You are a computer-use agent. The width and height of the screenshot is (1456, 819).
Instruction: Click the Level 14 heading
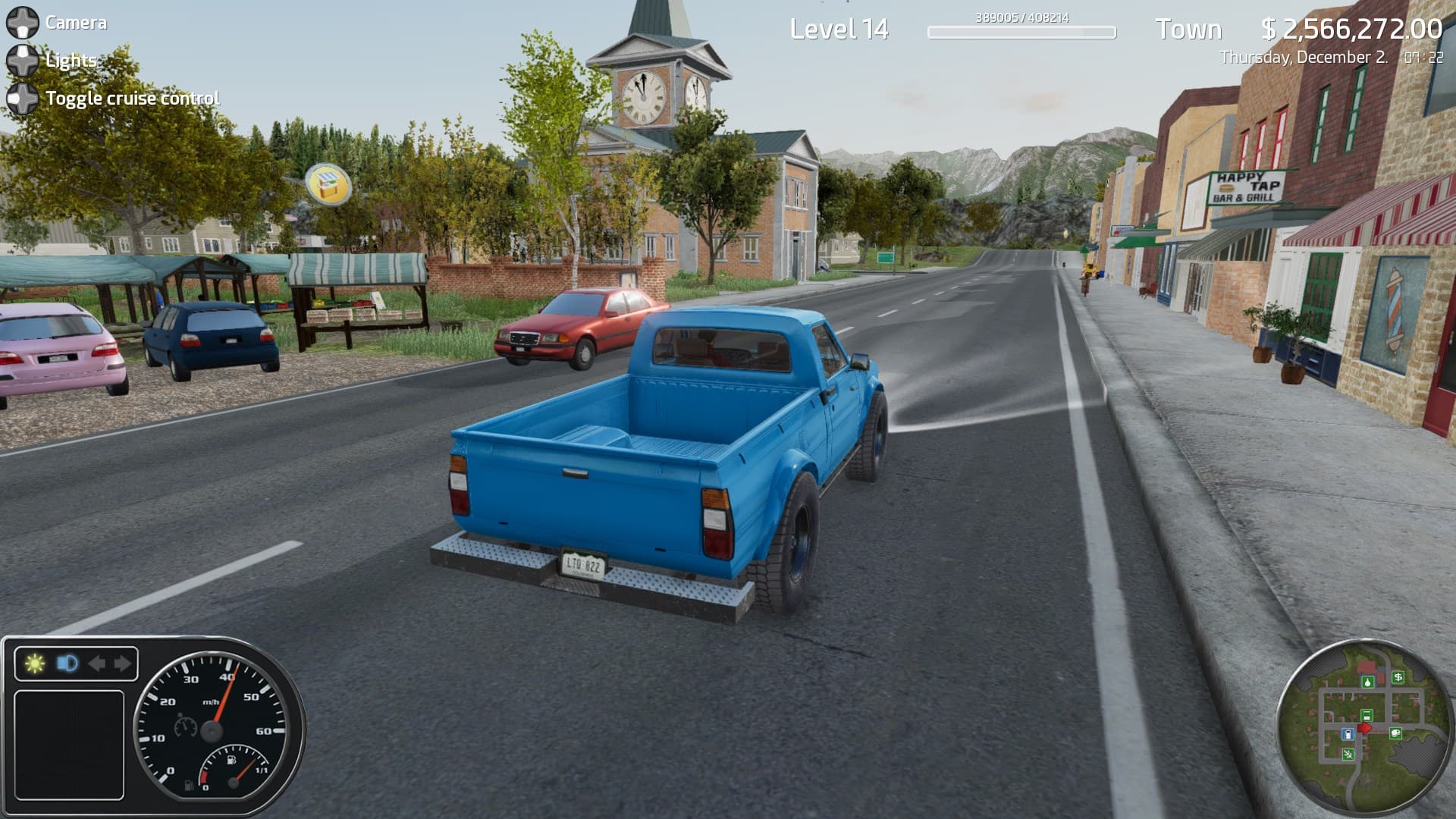click(x=838, y=29)
